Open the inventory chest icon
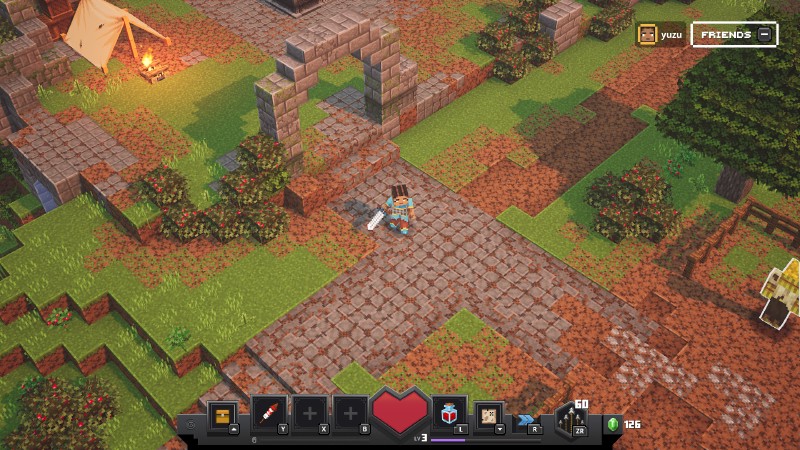This screenshot has height=450, width=800. coord(225,412)
